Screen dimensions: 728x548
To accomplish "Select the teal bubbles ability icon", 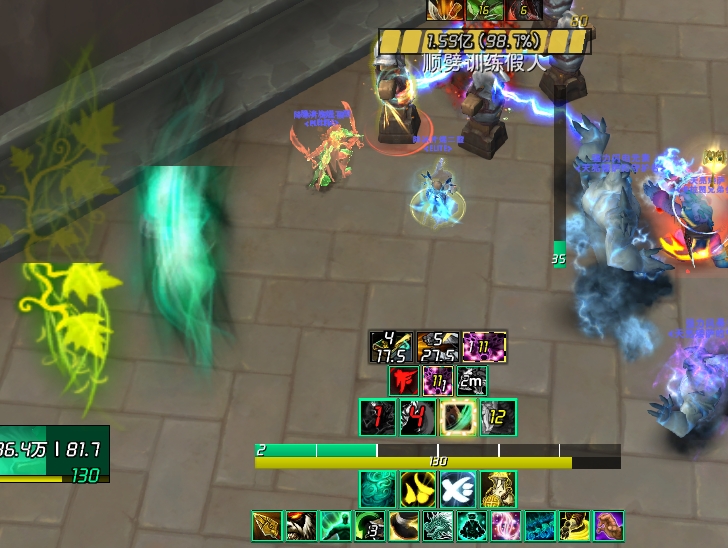I will click(539, 526).
